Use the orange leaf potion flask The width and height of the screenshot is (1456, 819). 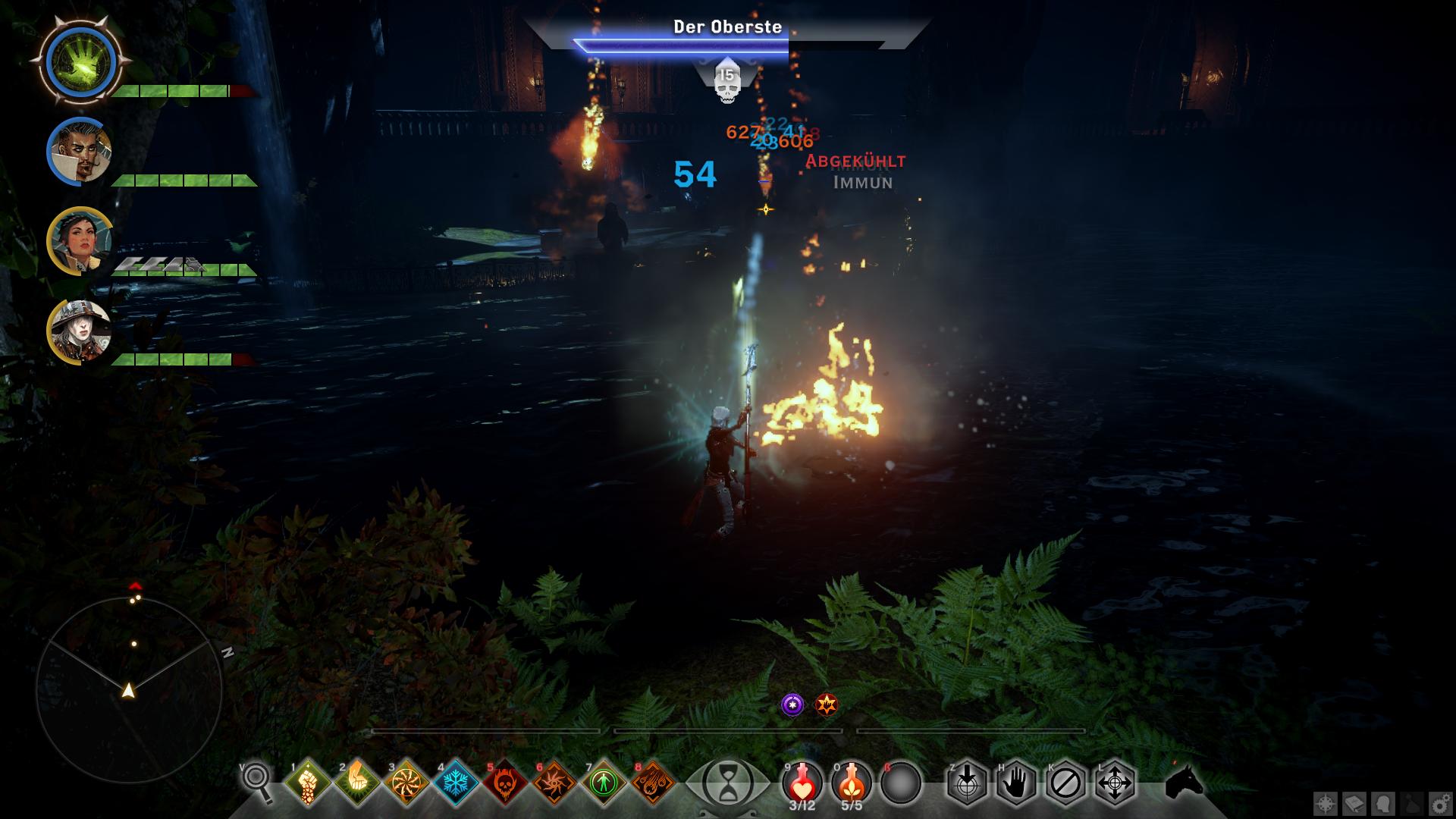[x=852, y=780]
